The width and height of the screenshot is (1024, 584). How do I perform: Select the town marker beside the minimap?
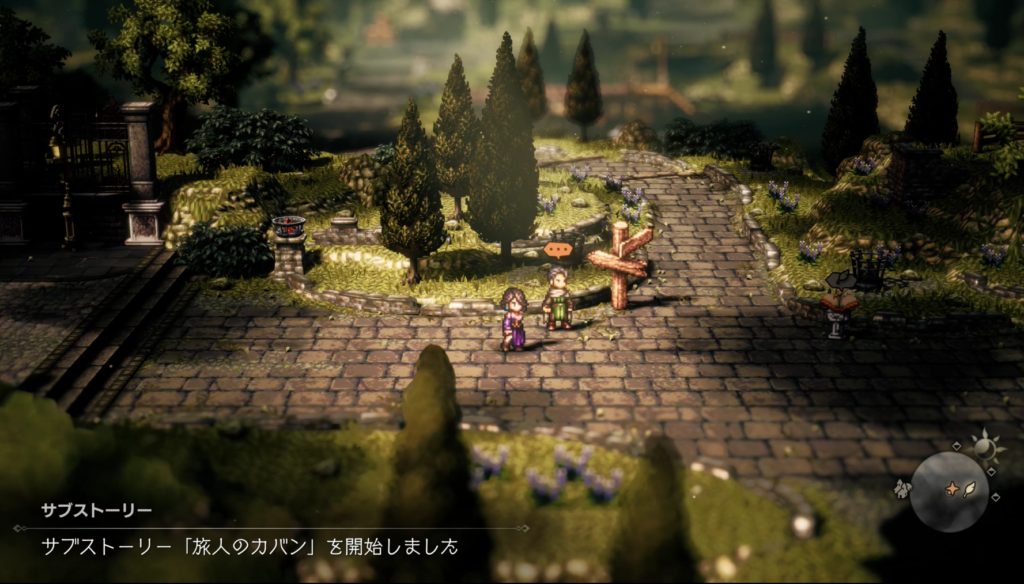click(x=902, y=488)
